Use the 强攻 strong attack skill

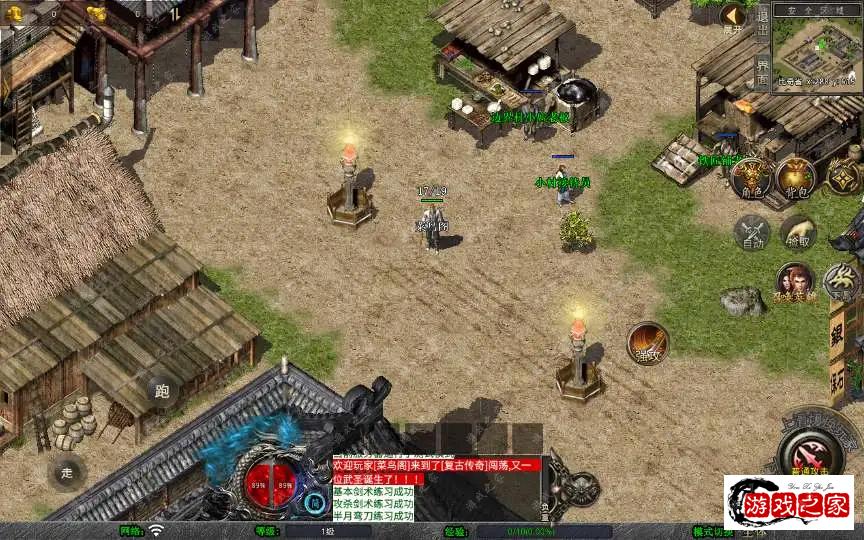647,343
